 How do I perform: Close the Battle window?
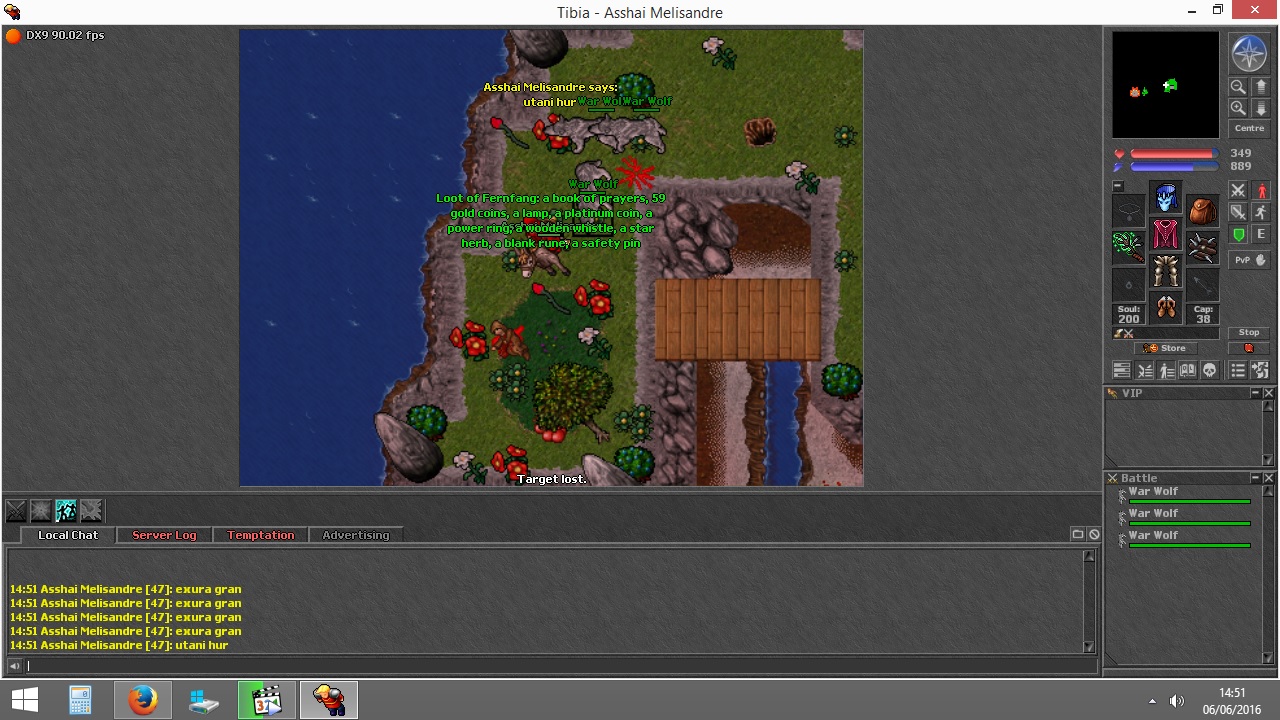1269,478
